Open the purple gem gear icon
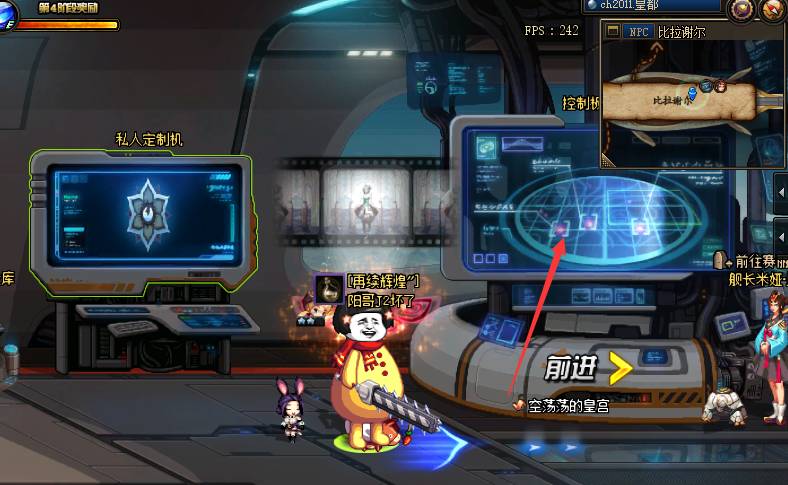The image size is (788, 485). [741, 9]
